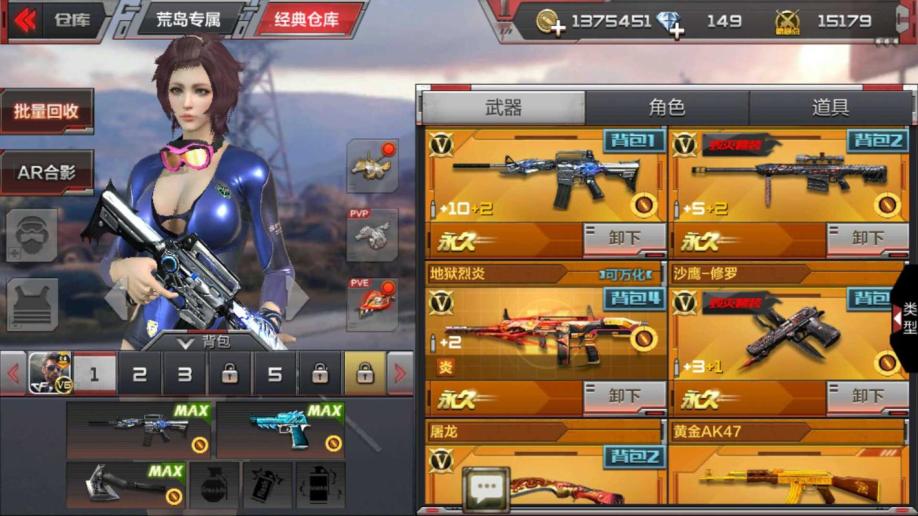This screenshot has width=918, height=516.
Task: Unequip the blue M4A1 rifle with 卸下
Action: pyautogui.click(x=624, y=239)
